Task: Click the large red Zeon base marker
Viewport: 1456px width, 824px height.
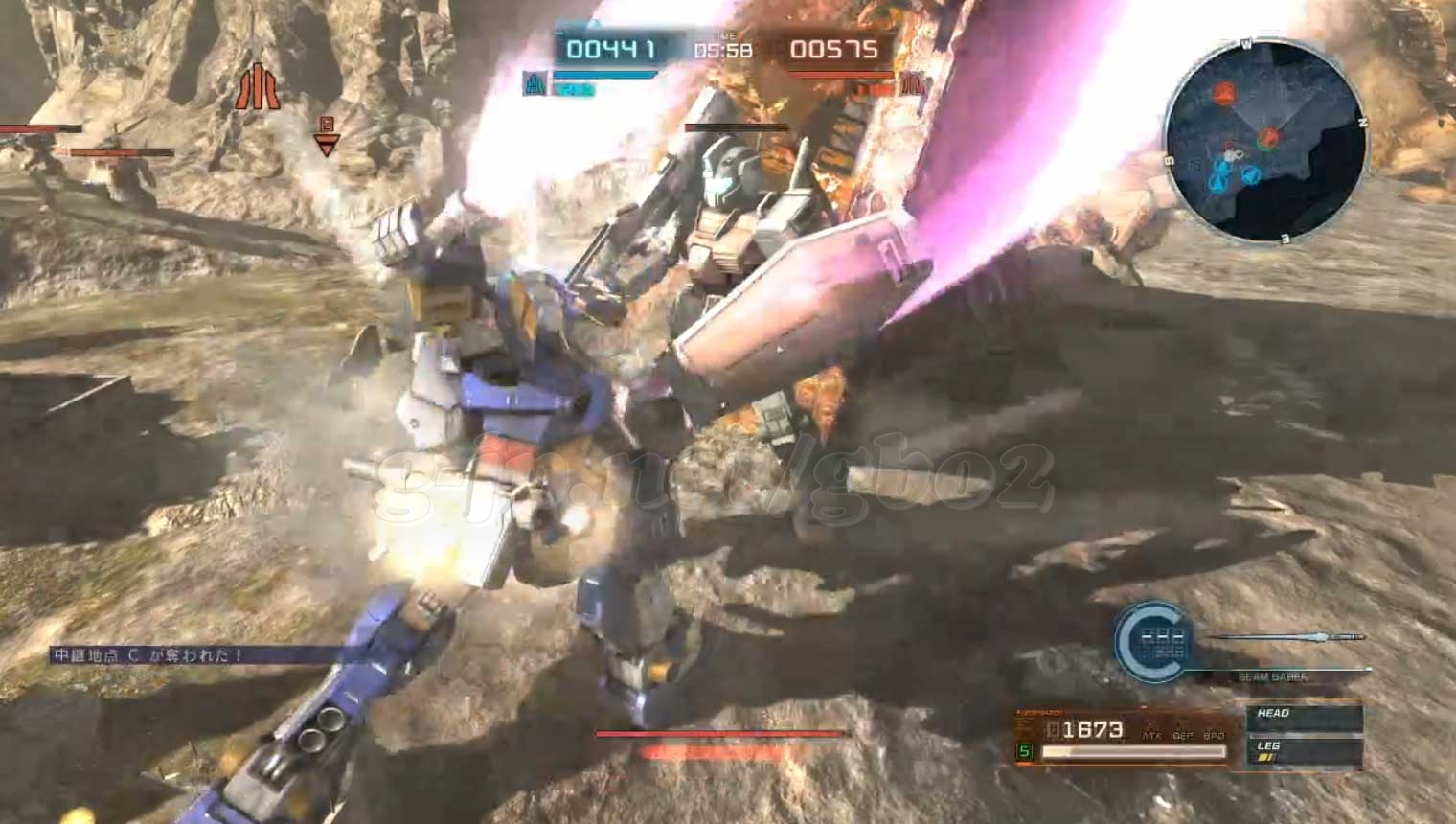Action: pos(257,88)
